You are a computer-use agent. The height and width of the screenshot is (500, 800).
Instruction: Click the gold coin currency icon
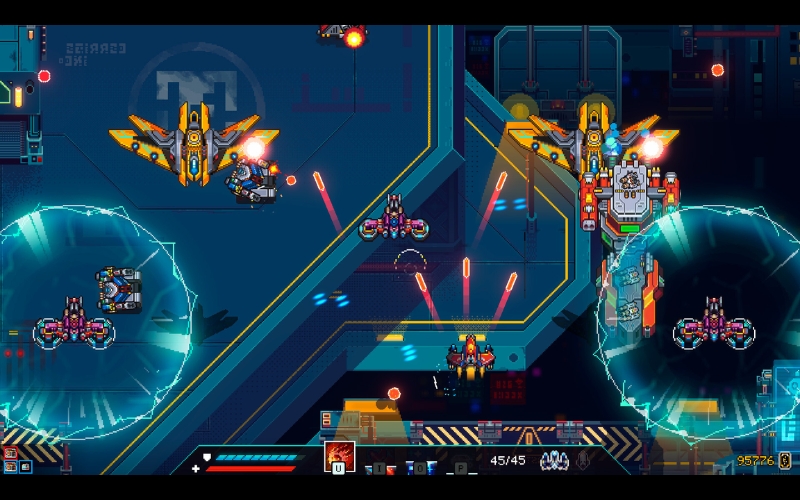[x=785, y=460]
